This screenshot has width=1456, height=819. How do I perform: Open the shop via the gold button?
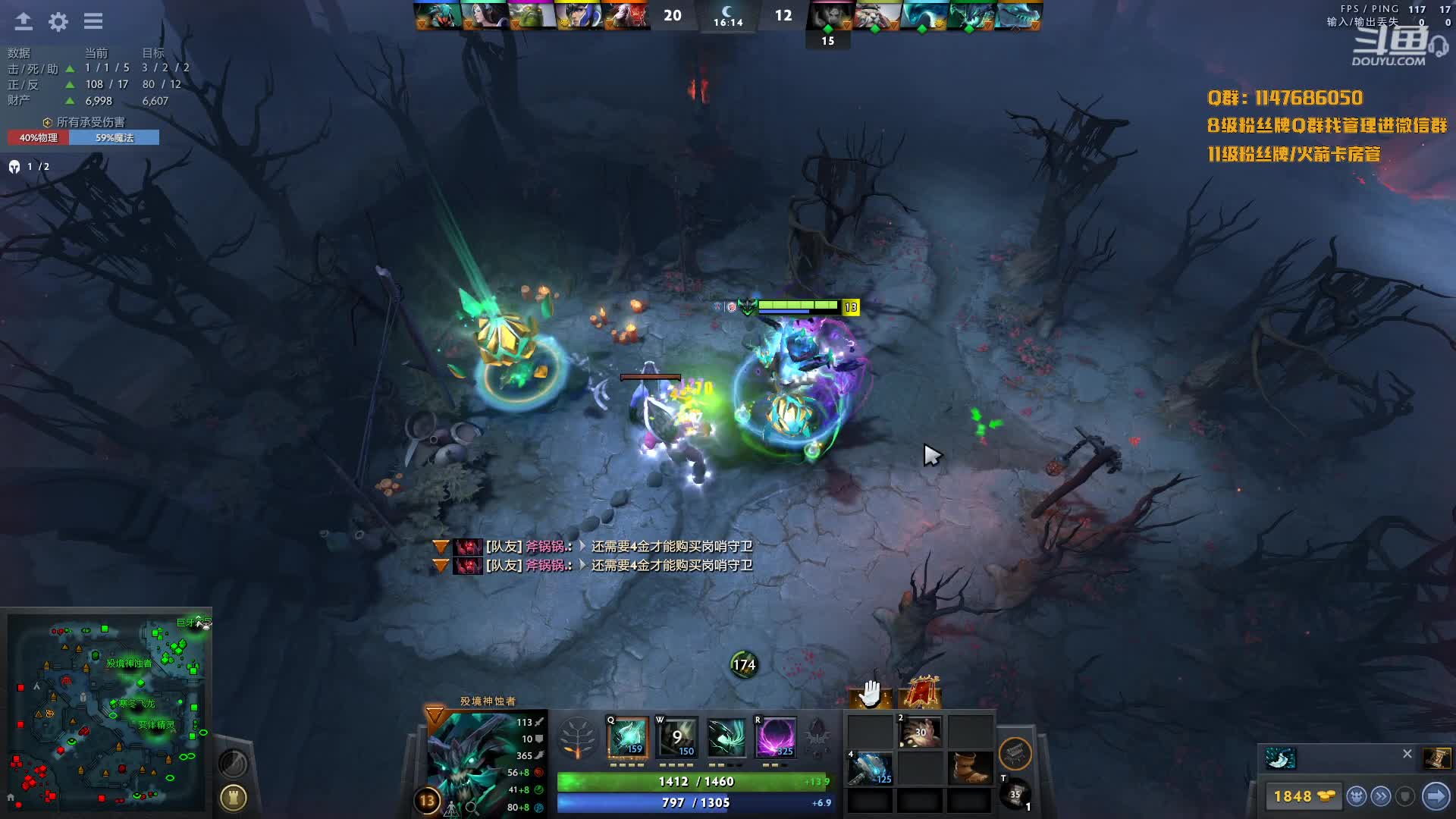[x=1304, y=796]
